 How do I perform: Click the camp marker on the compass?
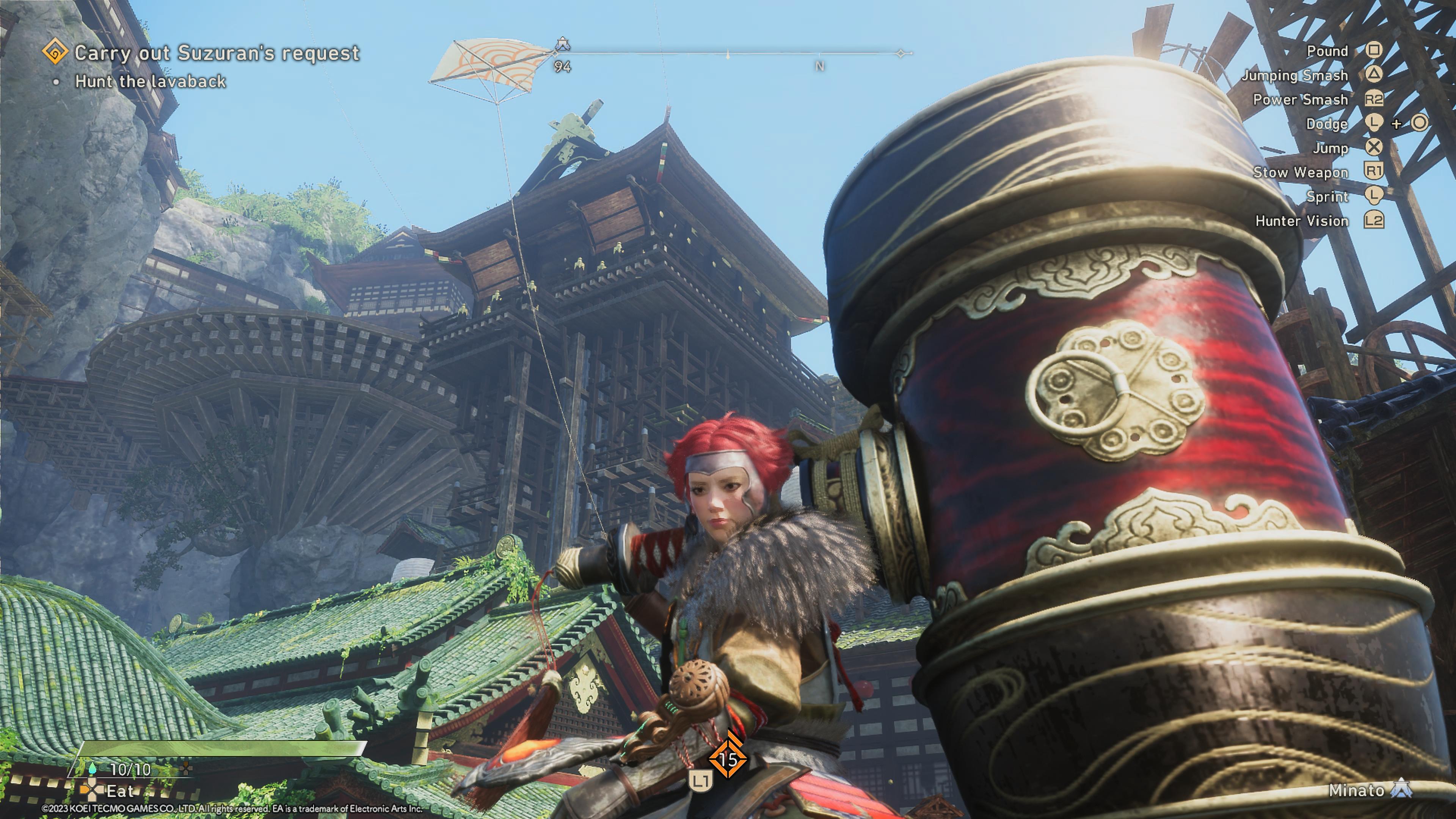click(x=562, y=44)
